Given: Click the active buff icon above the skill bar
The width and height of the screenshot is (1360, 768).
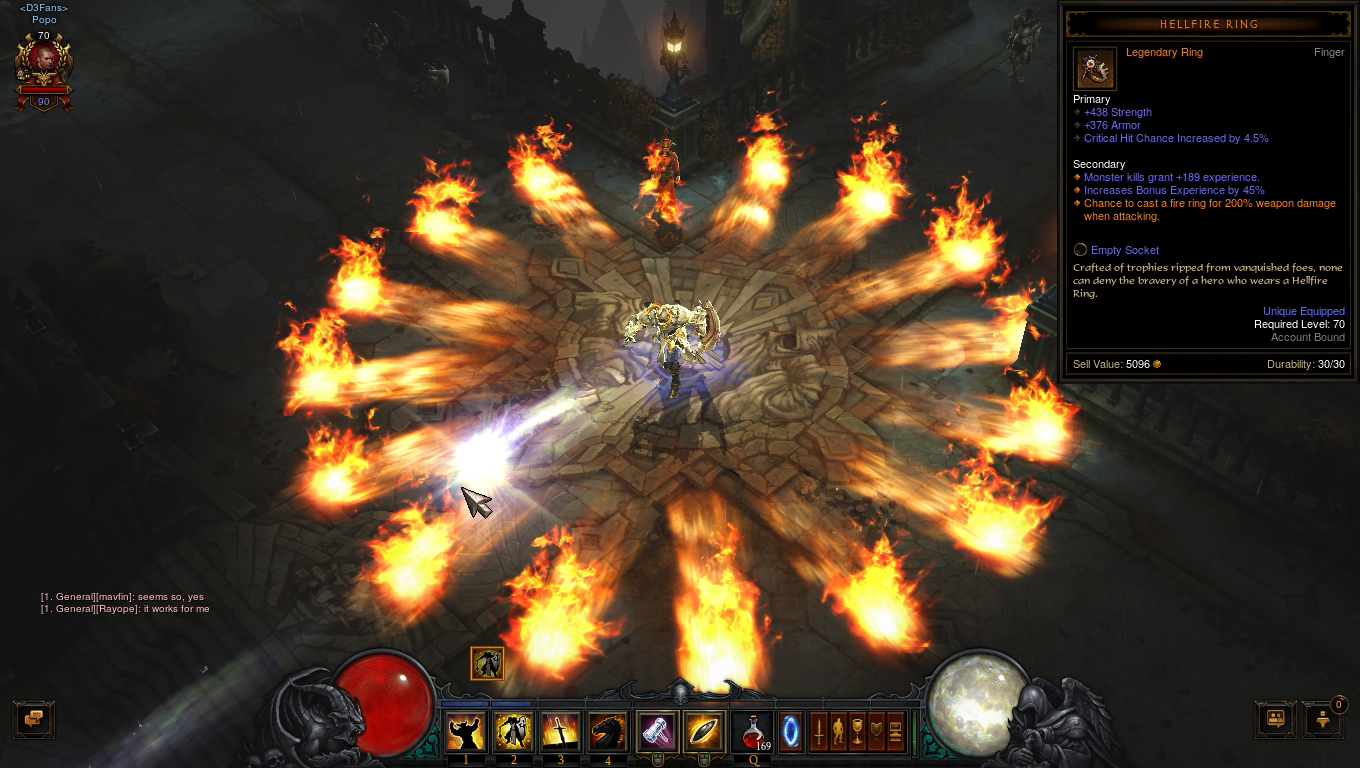Looking at the screenshot, I should click(x=487, y=662).
